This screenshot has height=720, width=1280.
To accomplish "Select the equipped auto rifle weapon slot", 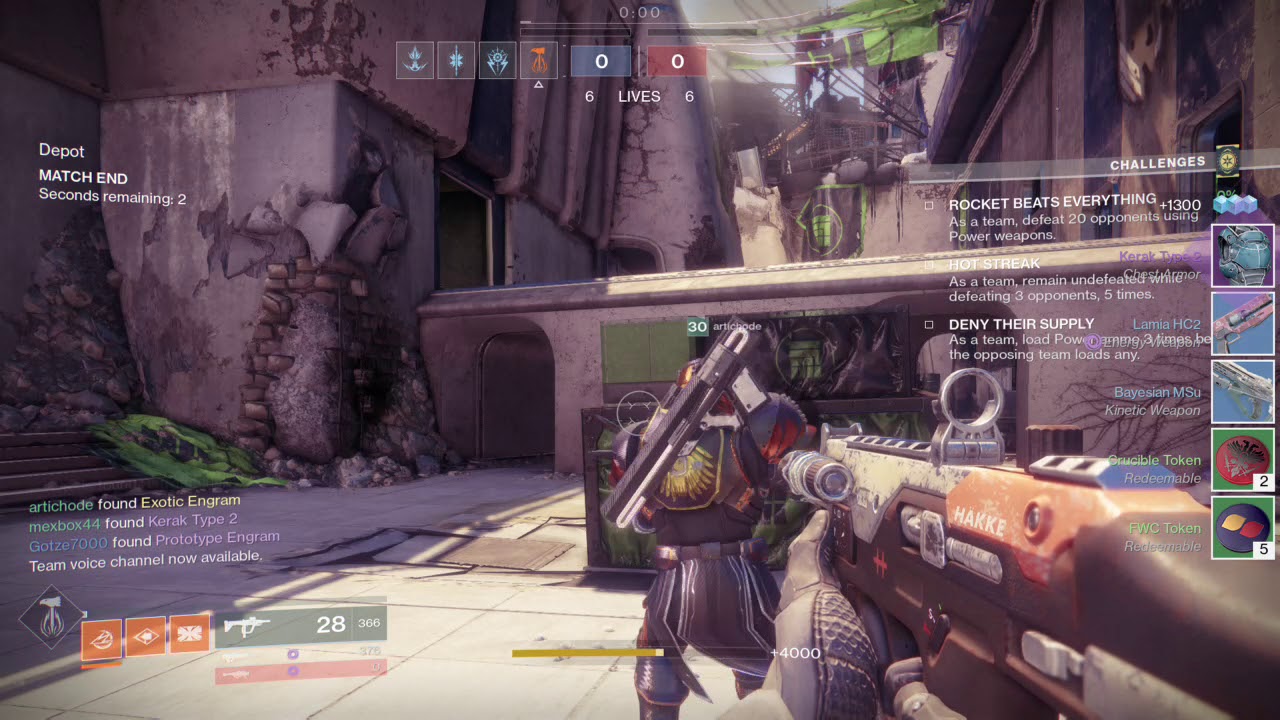I will (x=300, y=626).
